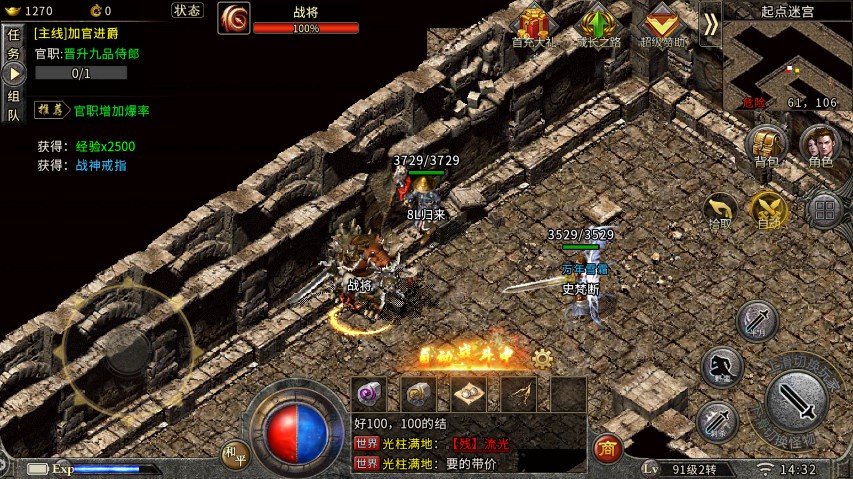Open the 超级赞助 super sponsor menu
Image resolution: width=853 pixels, height=479 pixels.
(663, 25)
